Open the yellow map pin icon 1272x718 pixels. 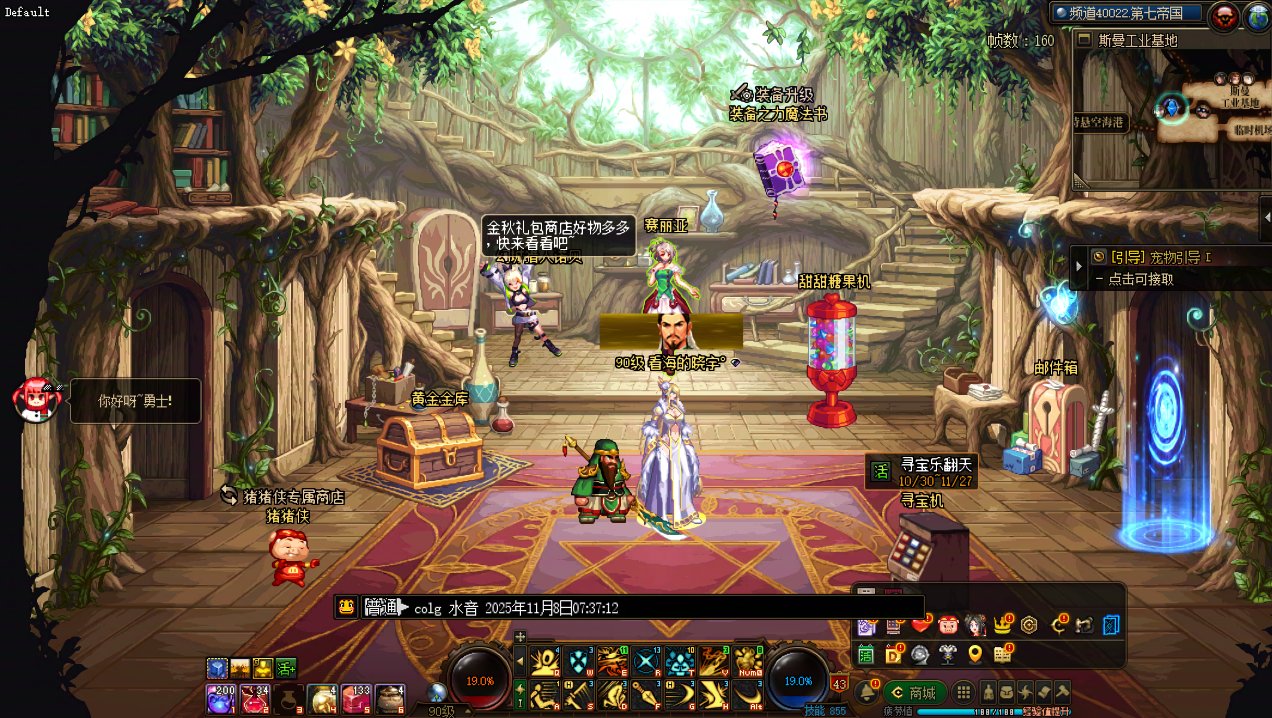(975, 654)
